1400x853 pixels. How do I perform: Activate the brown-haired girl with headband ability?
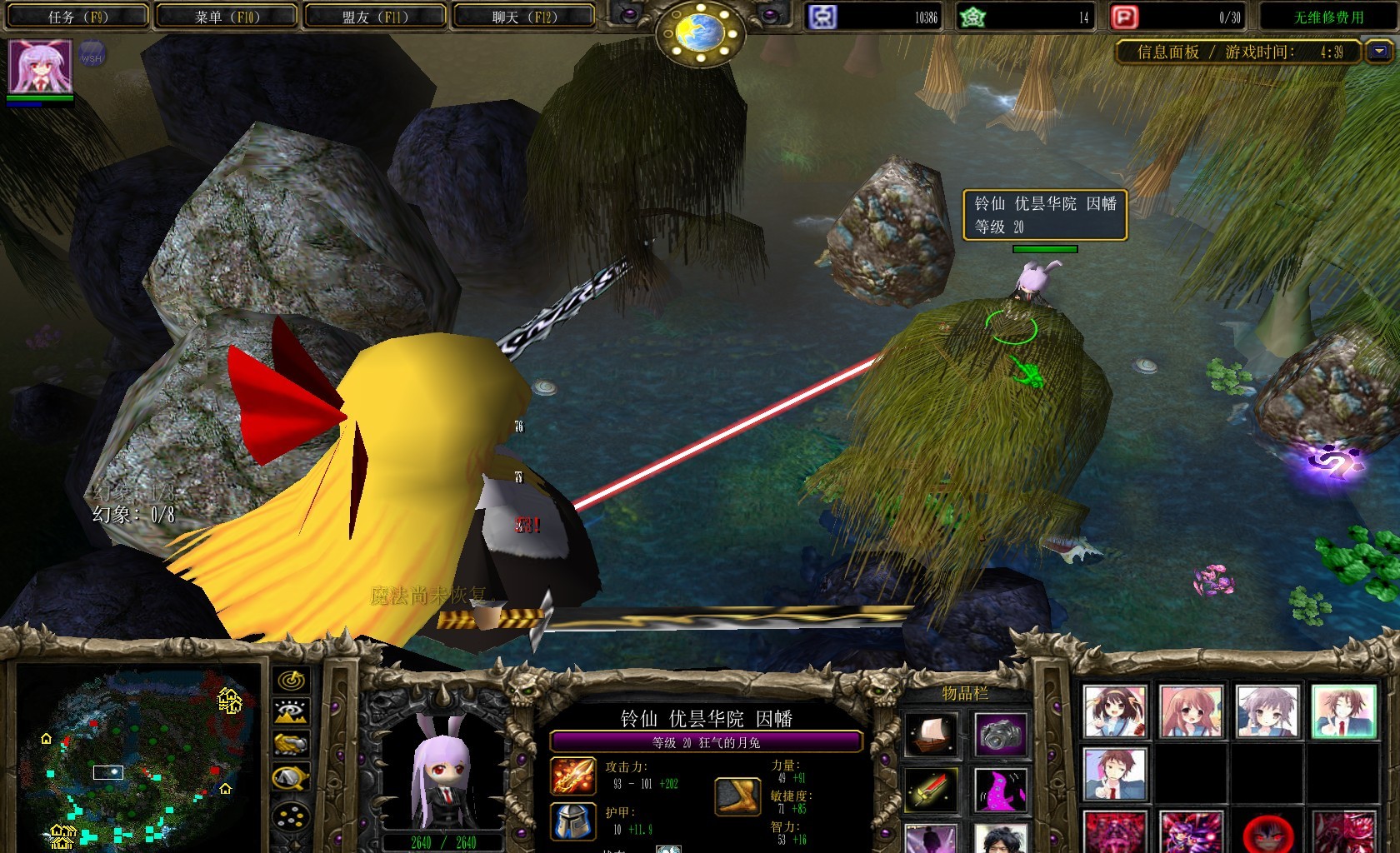point(1115,712)
